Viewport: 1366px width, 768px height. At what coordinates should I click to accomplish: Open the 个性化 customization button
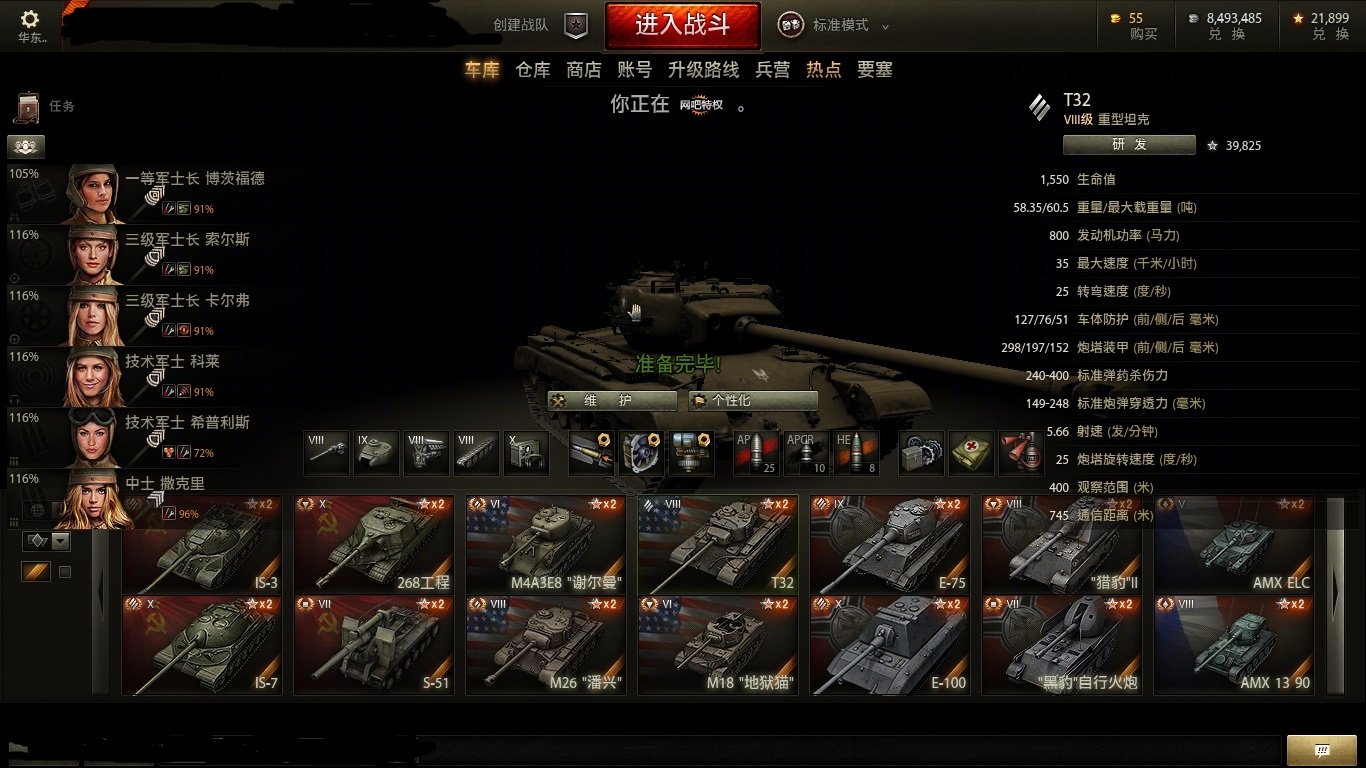pos(753,400)
